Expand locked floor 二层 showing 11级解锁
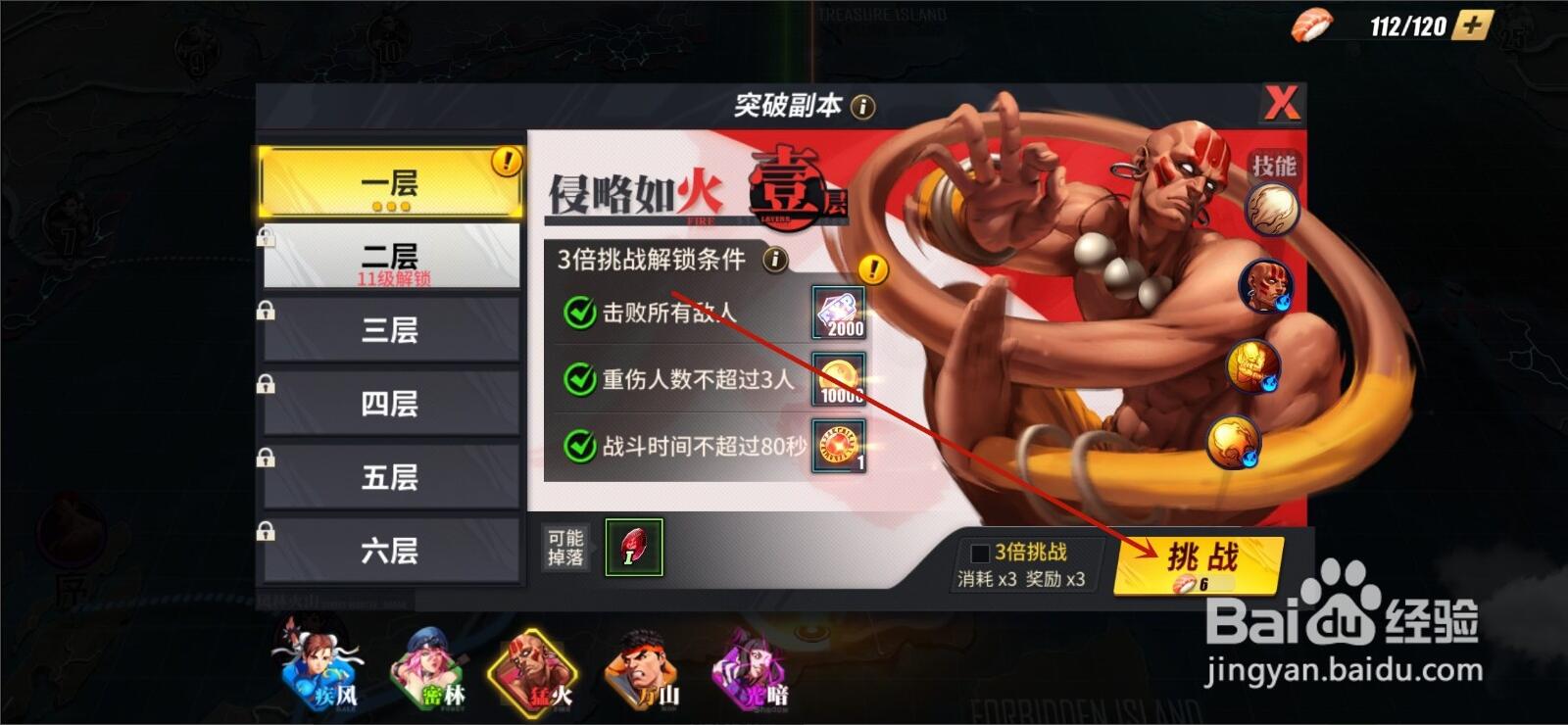The image size is (1568, 725). click(x=391, y=256)
